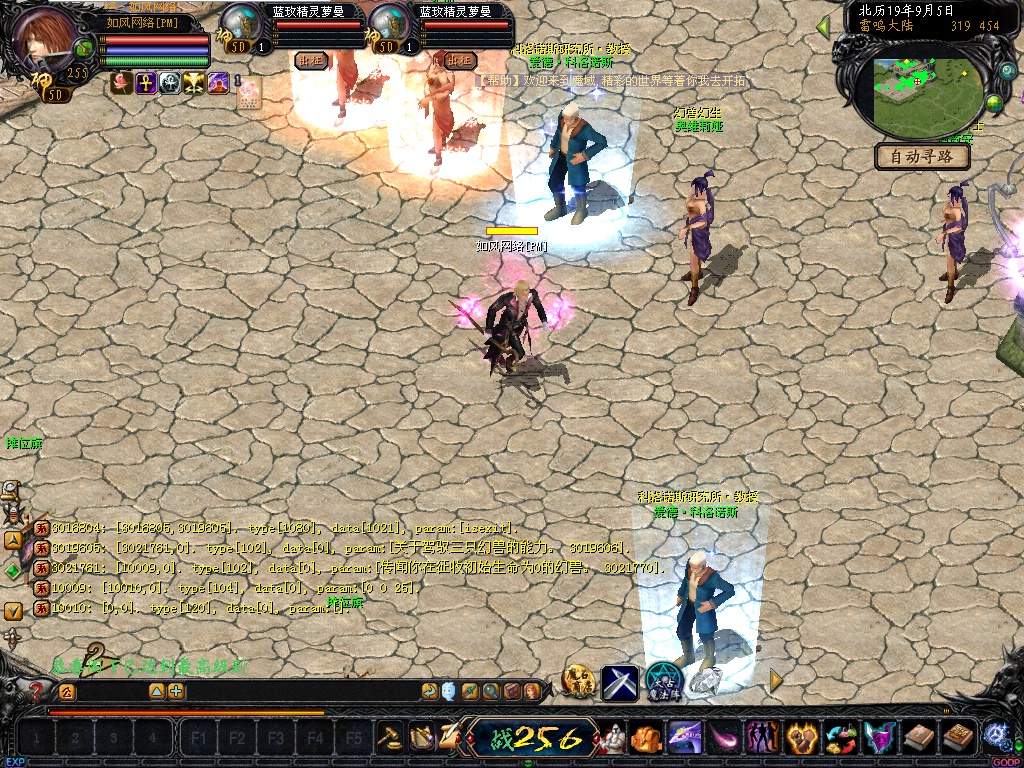Expand the skill bar with the yellow arrow
Screen dimensions: 1024x768
(776, 680)
